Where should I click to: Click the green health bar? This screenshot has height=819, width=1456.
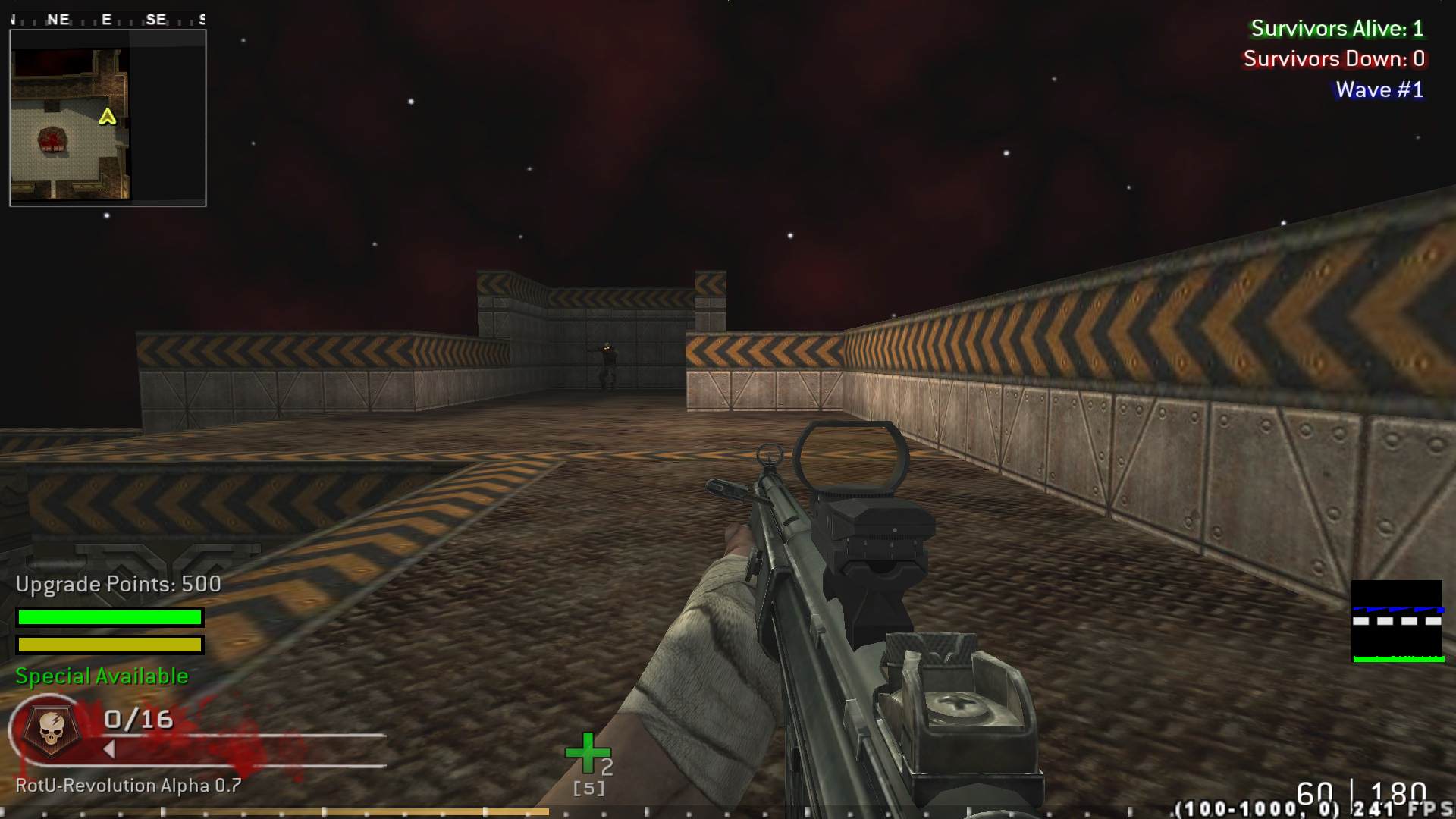[x=110, y=618]
